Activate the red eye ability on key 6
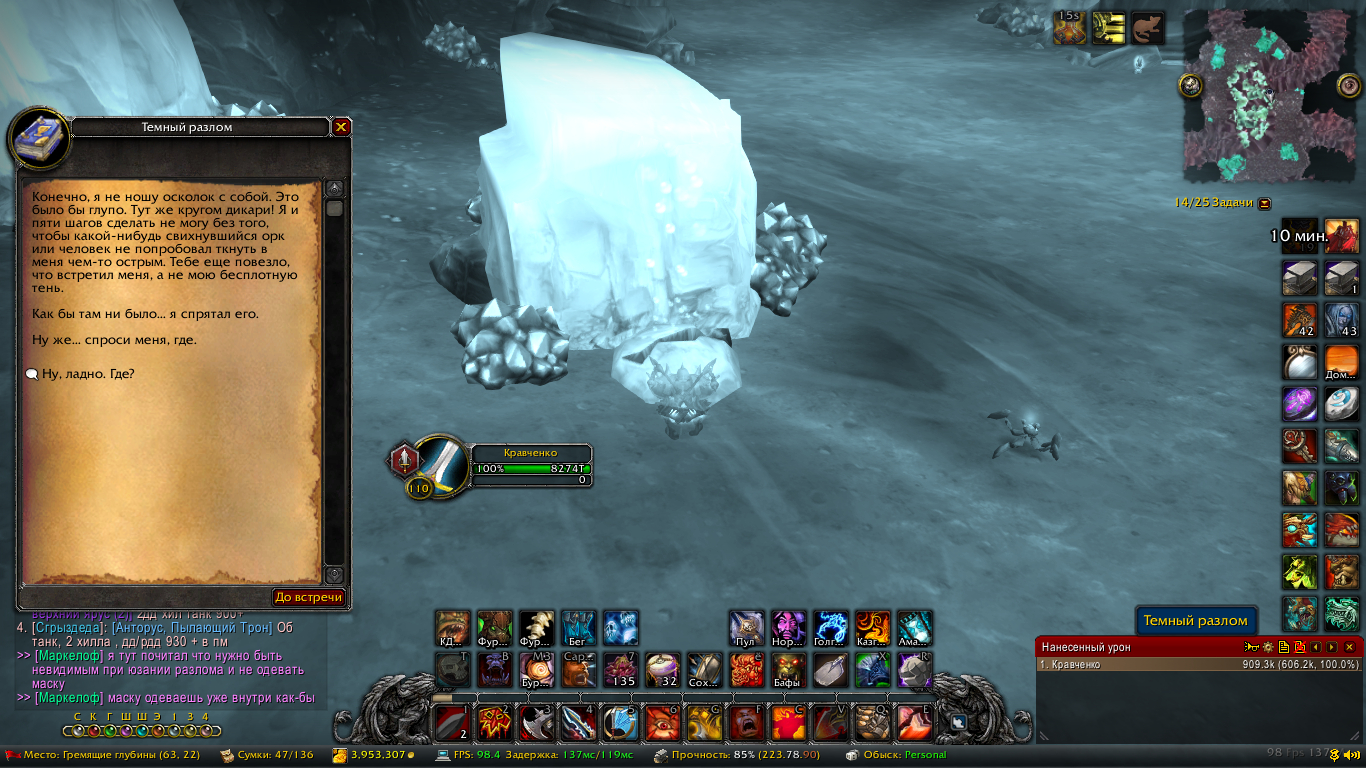 coord(662,722)
